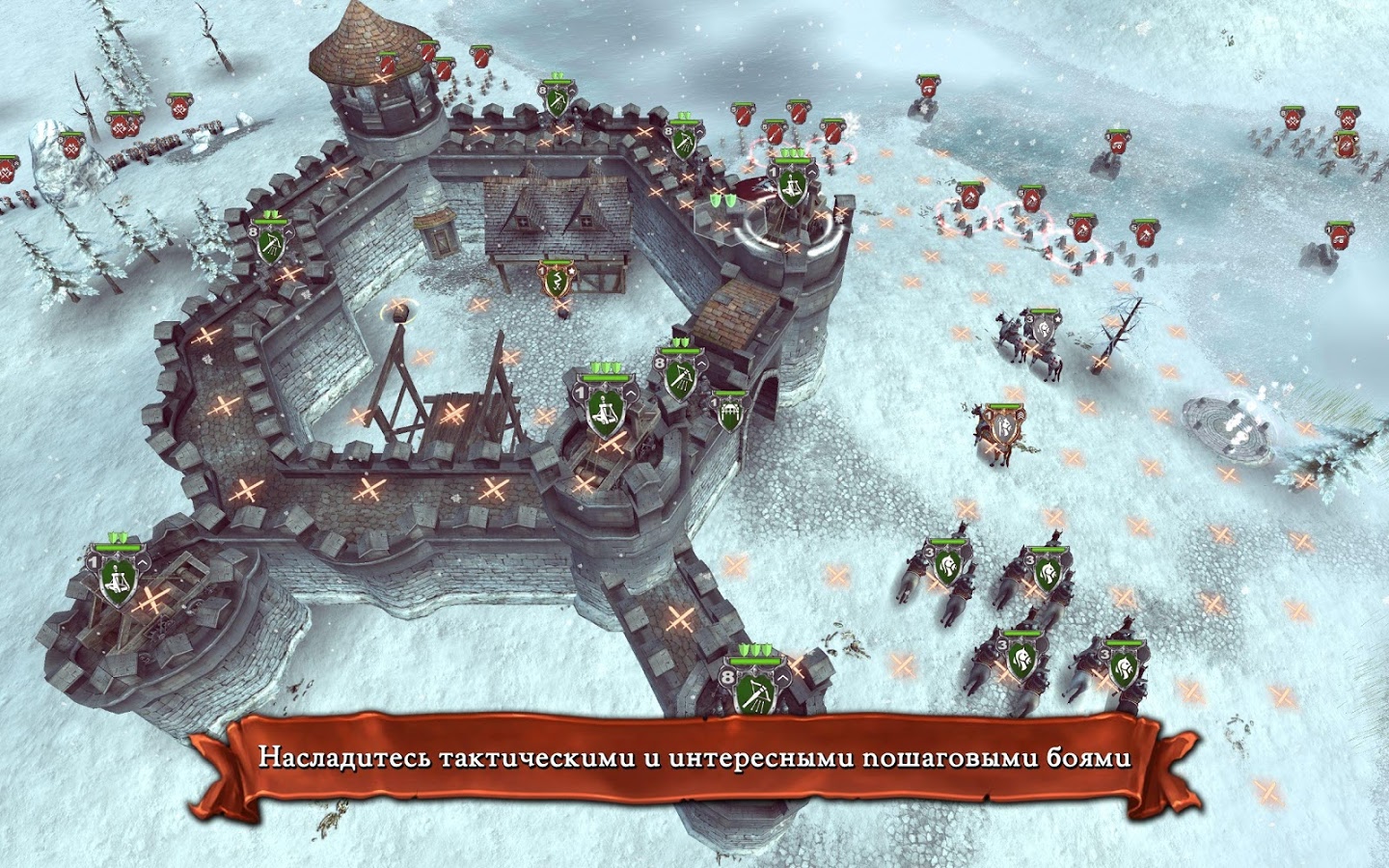Click an ammo shield pip above the catapult banner
Viewport: 1389px width, 868px height.
click(x=118, y=536)
